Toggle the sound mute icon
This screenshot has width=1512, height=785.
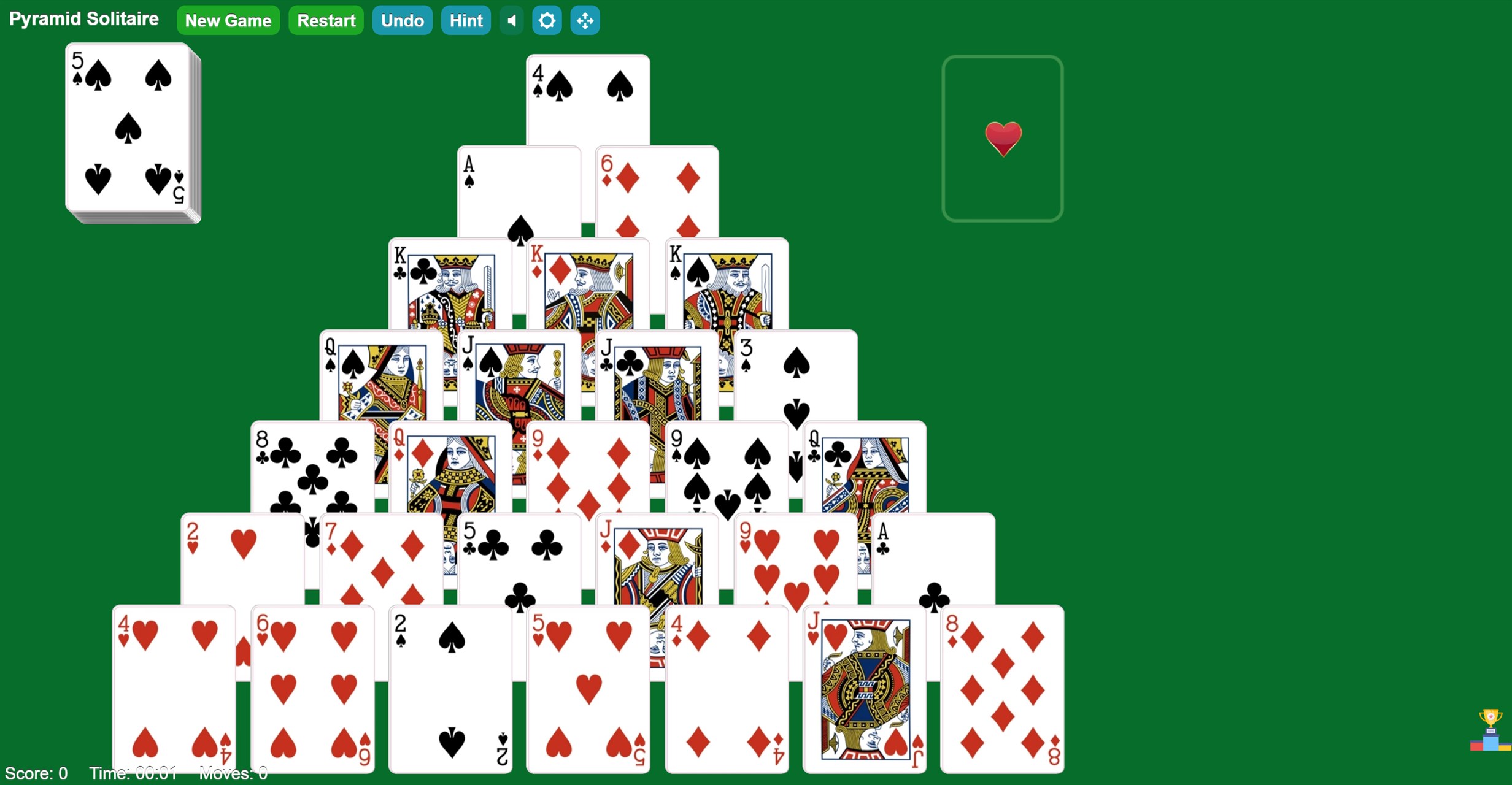click(x=512, y=20)
